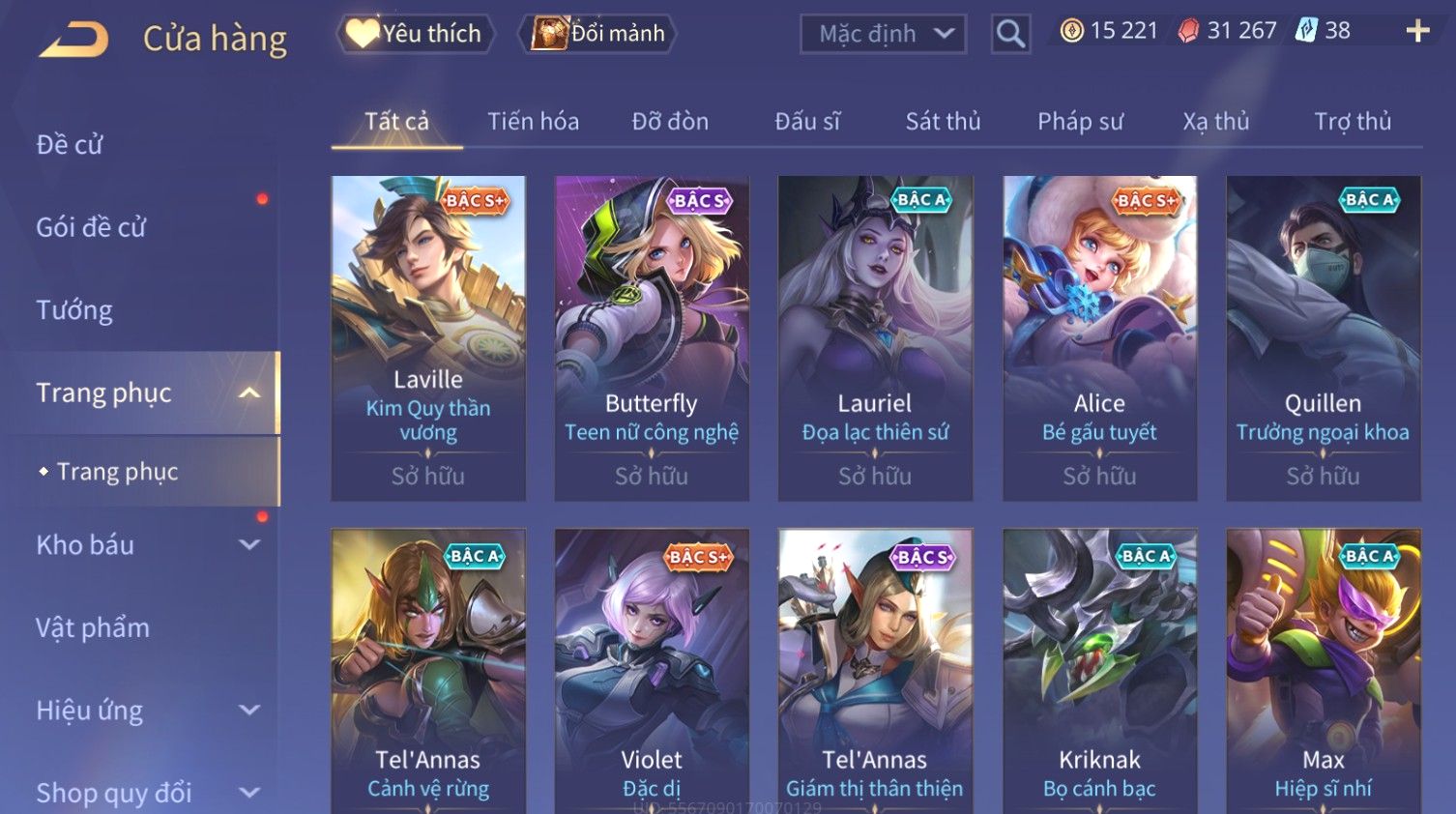Screen dimensions: 1456x814
Task: Select the Đề cử menu entry
Action: pos(70,145)
